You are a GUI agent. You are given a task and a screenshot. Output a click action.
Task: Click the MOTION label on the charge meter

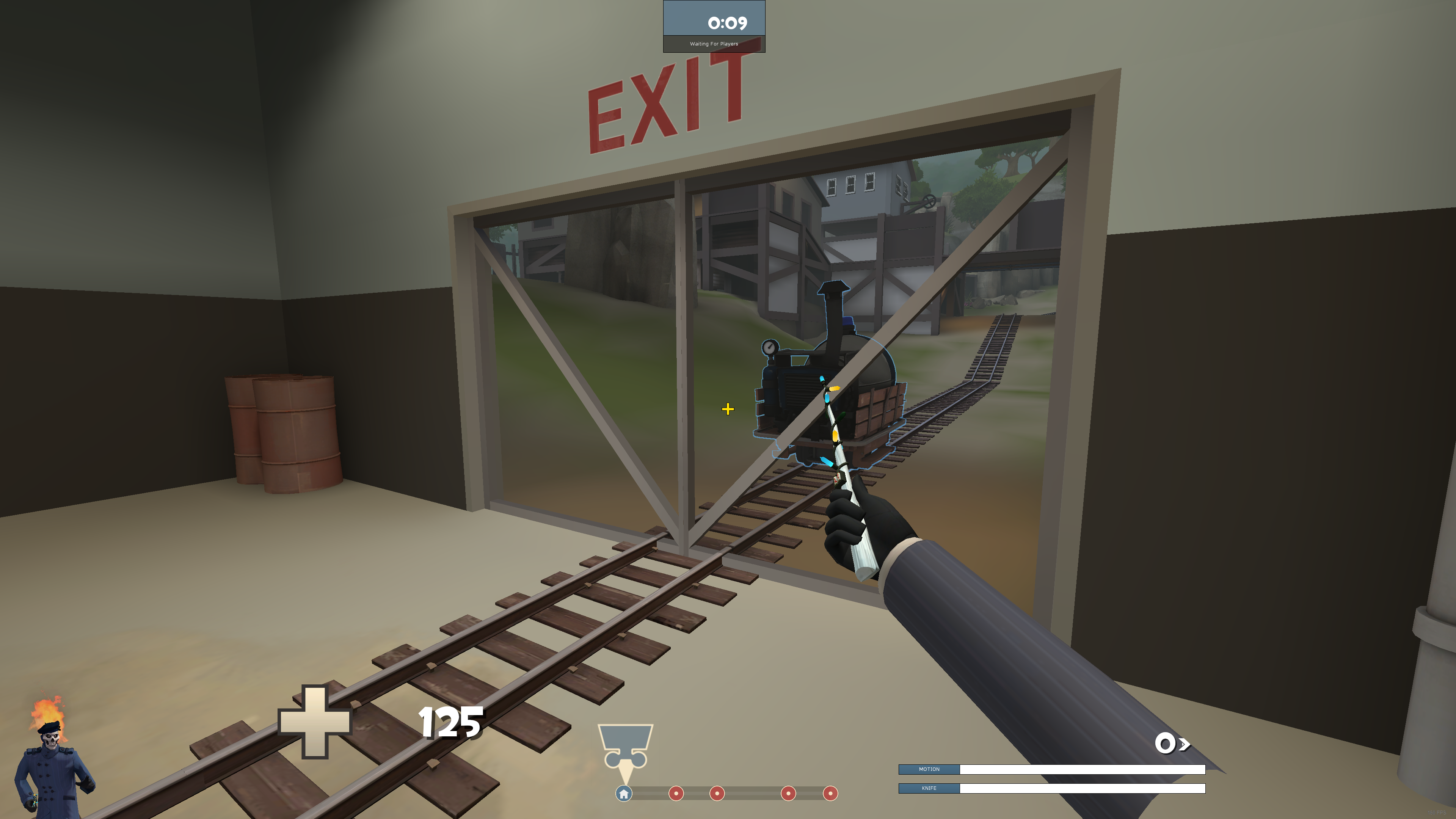[x=929, y=769]
